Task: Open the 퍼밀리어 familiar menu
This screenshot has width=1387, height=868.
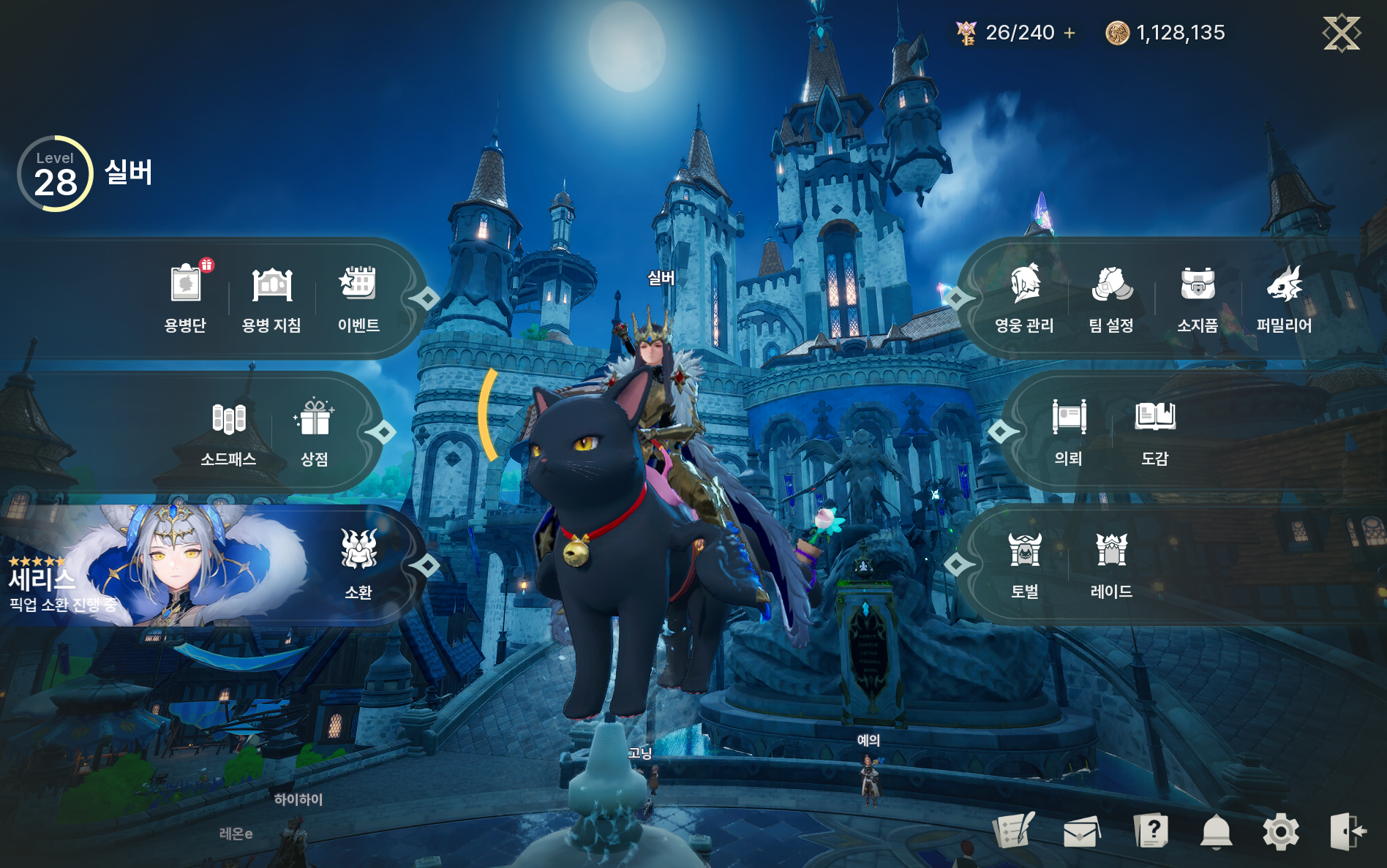Action: click(1284, 297)
